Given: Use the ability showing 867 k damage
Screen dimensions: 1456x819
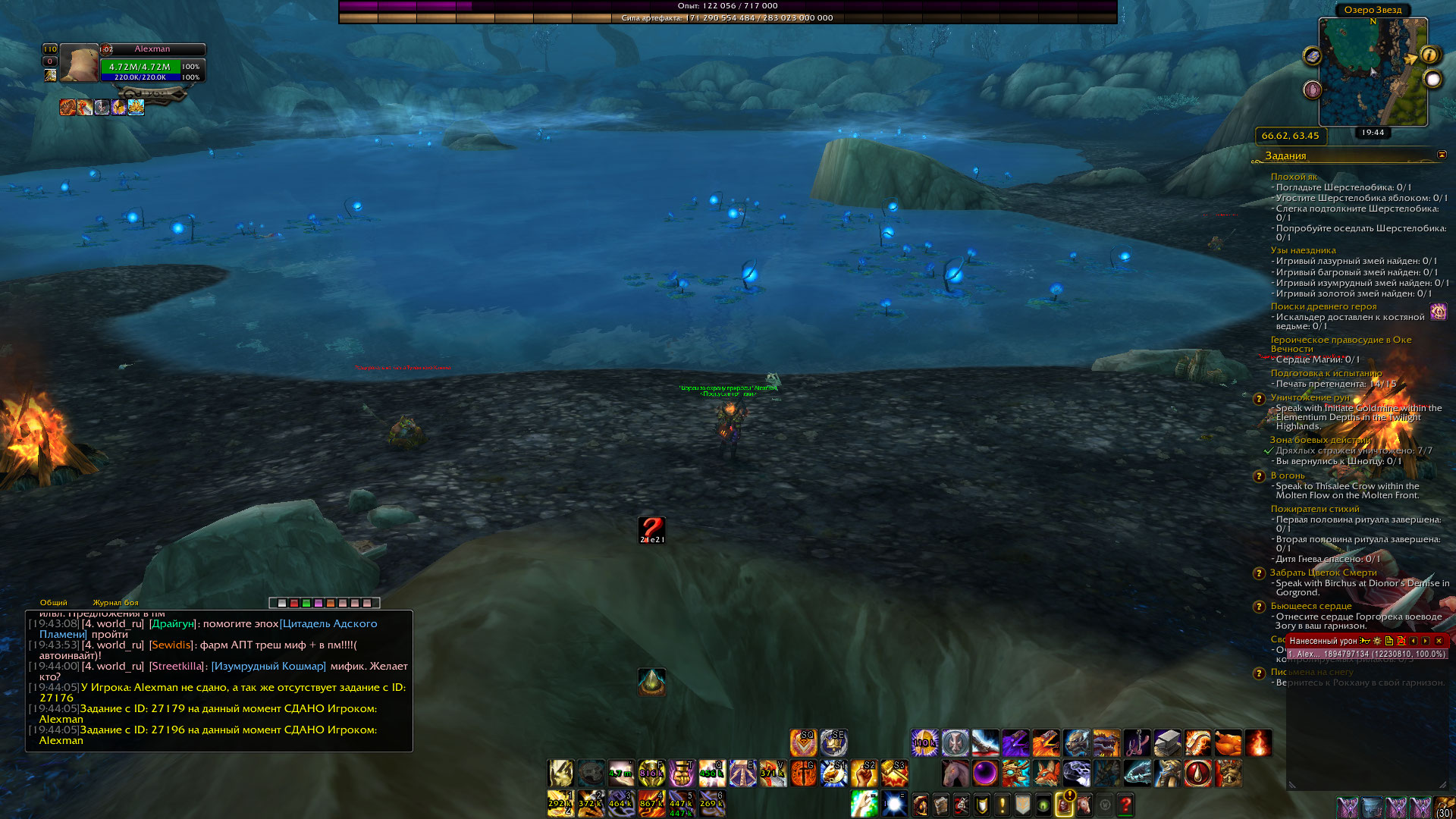Looking at the screenshot, I should pyautogui.click(x=651, y=804).
